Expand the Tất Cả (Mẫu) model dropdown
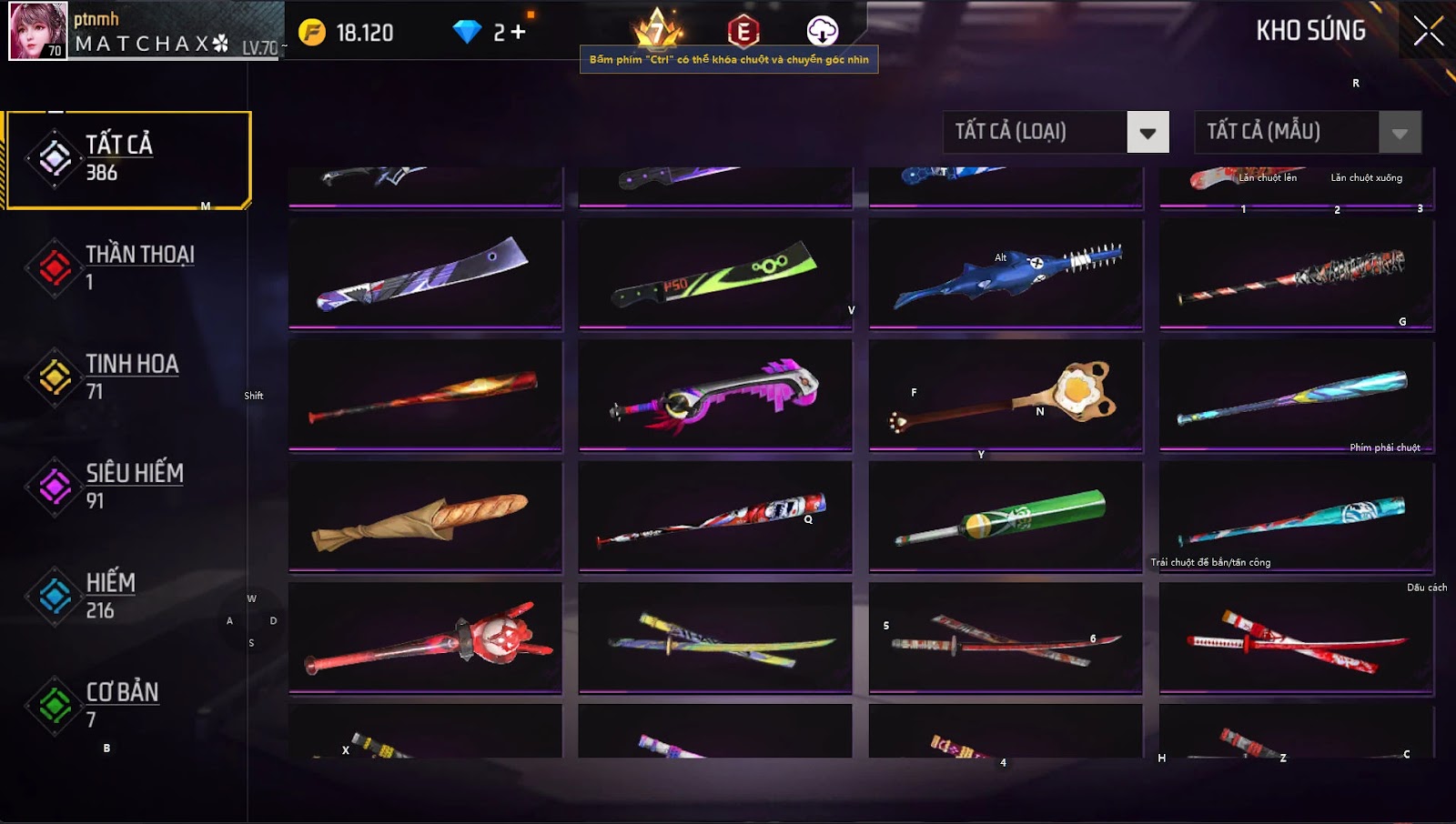The image size is (1456, 824). pos(1399,133)
